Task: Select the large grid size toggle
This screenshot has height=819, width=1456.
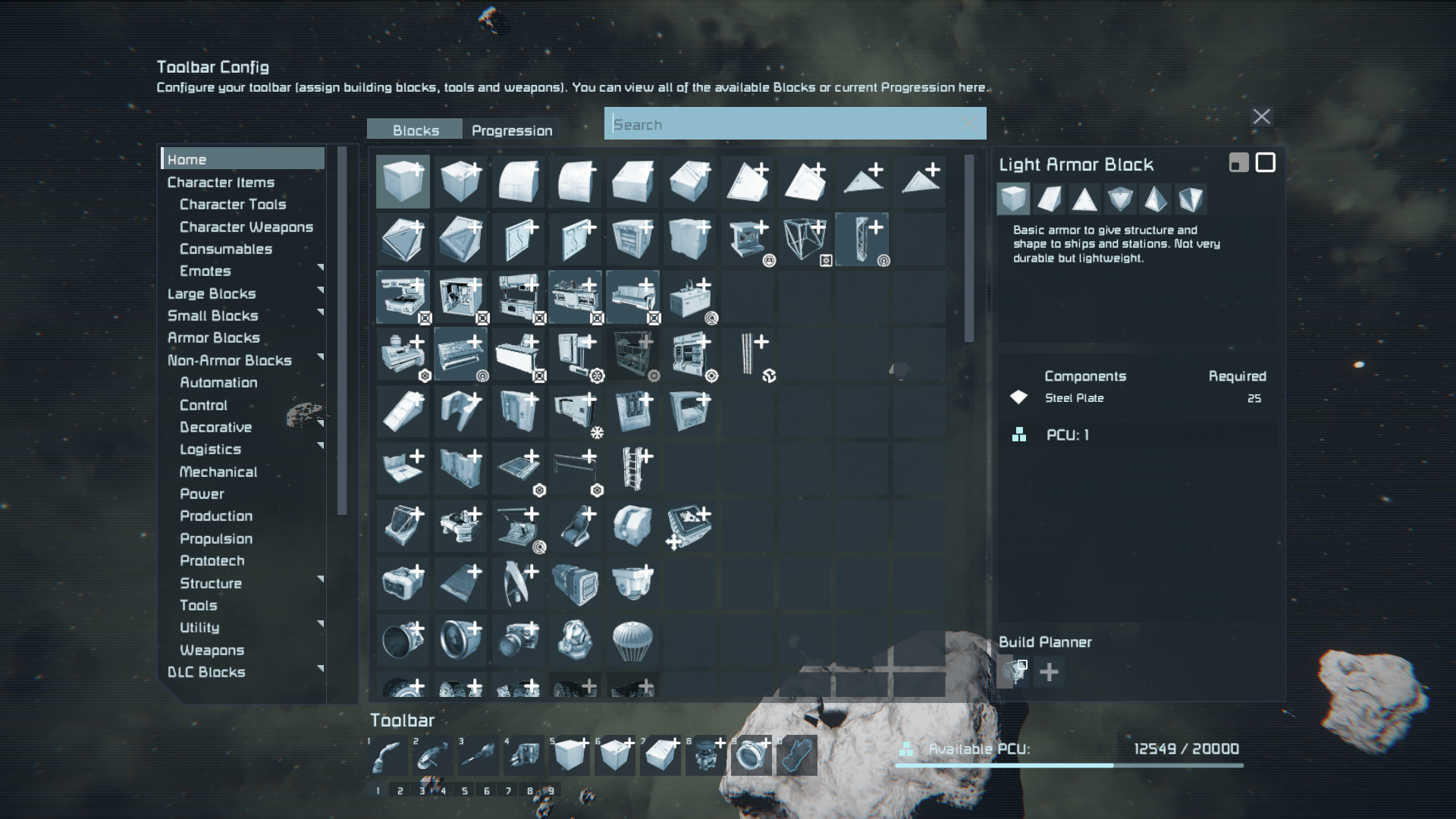Action: tap(1265, 163)
